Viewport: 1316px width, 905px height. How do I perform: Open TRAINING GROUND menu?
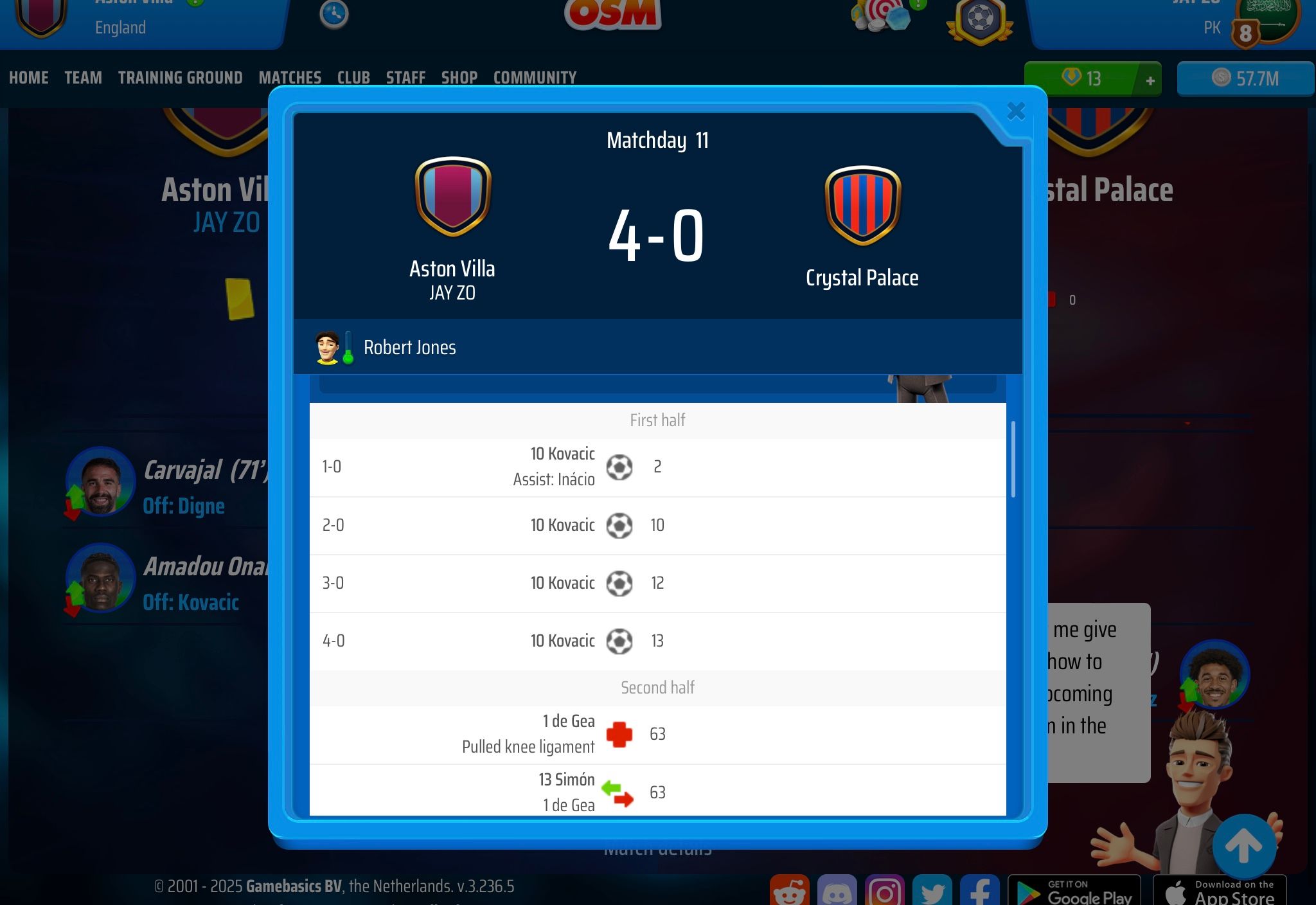click(x=180, y=78)
